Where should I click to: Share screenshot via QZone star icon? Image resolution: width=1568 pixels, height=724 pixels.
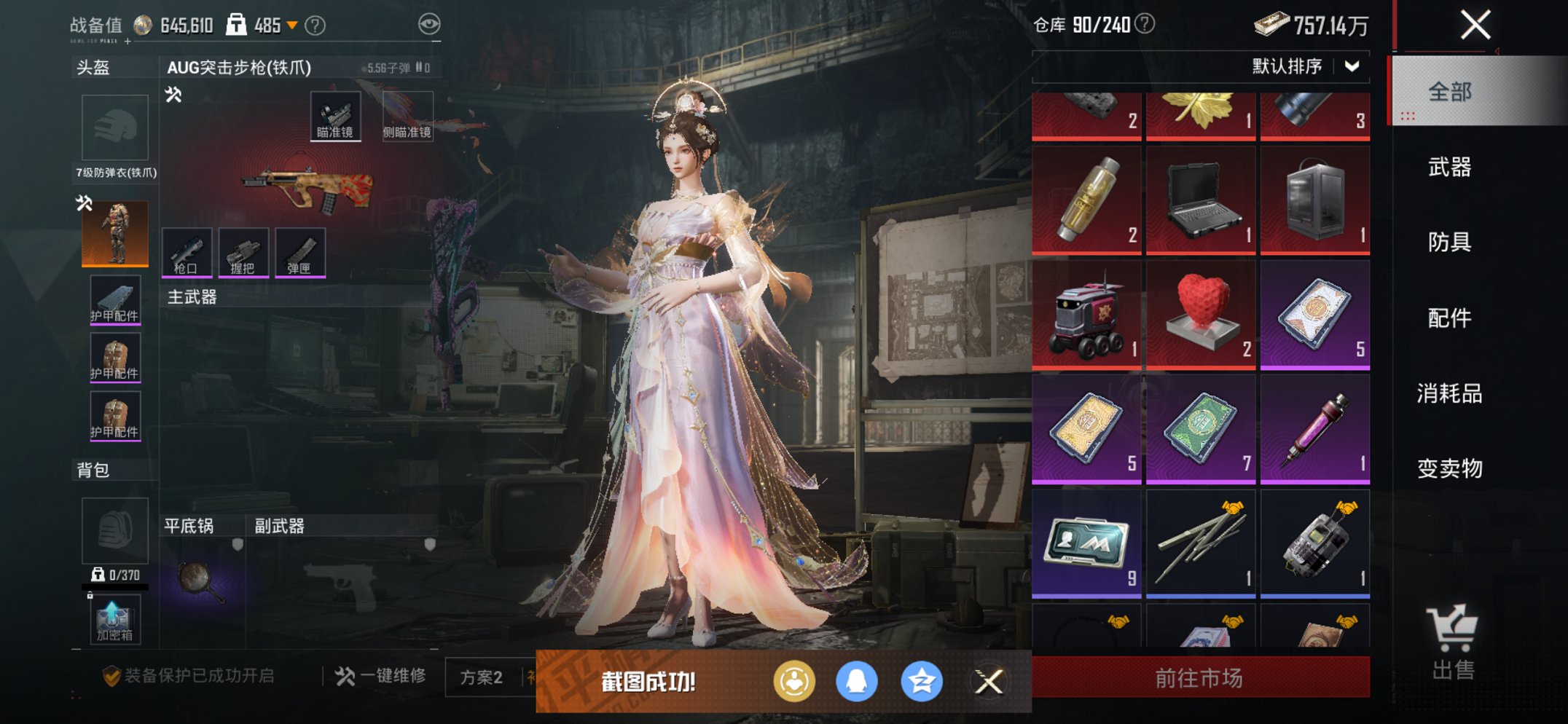tap(922, 680)
